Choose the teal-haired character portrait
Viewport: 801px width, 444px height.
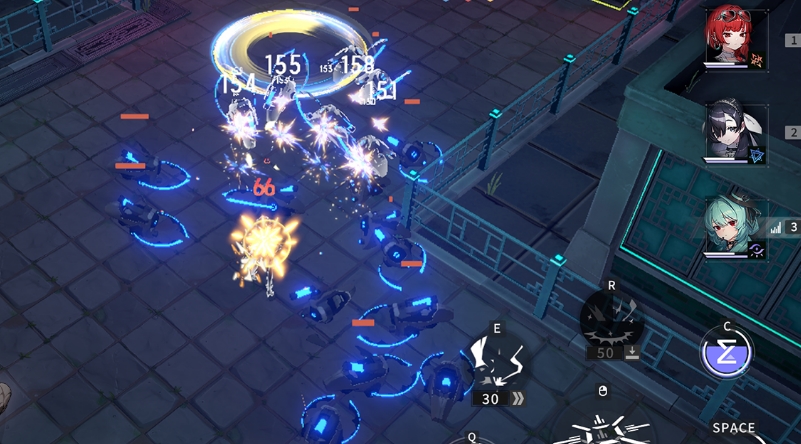[735, 225]
